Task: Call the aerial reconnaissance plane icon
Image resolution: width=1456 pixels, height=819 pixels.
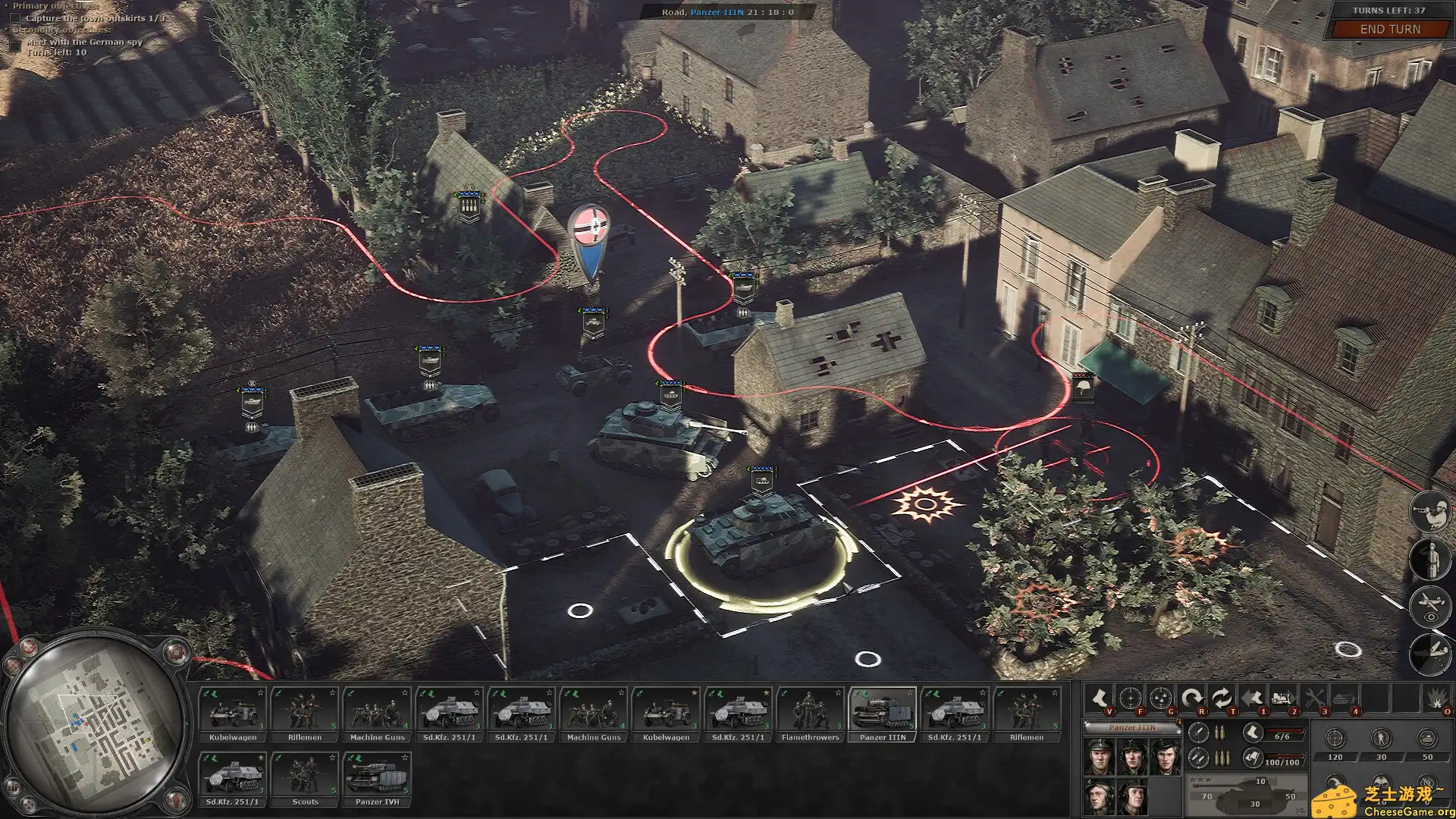Action: (1429, 607)
